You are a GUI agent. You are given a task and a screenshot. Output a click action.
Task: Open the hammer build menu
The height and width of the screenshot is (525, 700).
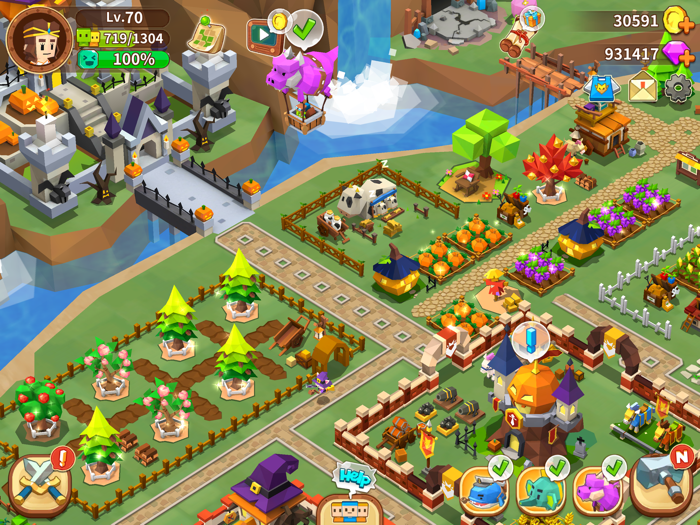coord(660,482)
